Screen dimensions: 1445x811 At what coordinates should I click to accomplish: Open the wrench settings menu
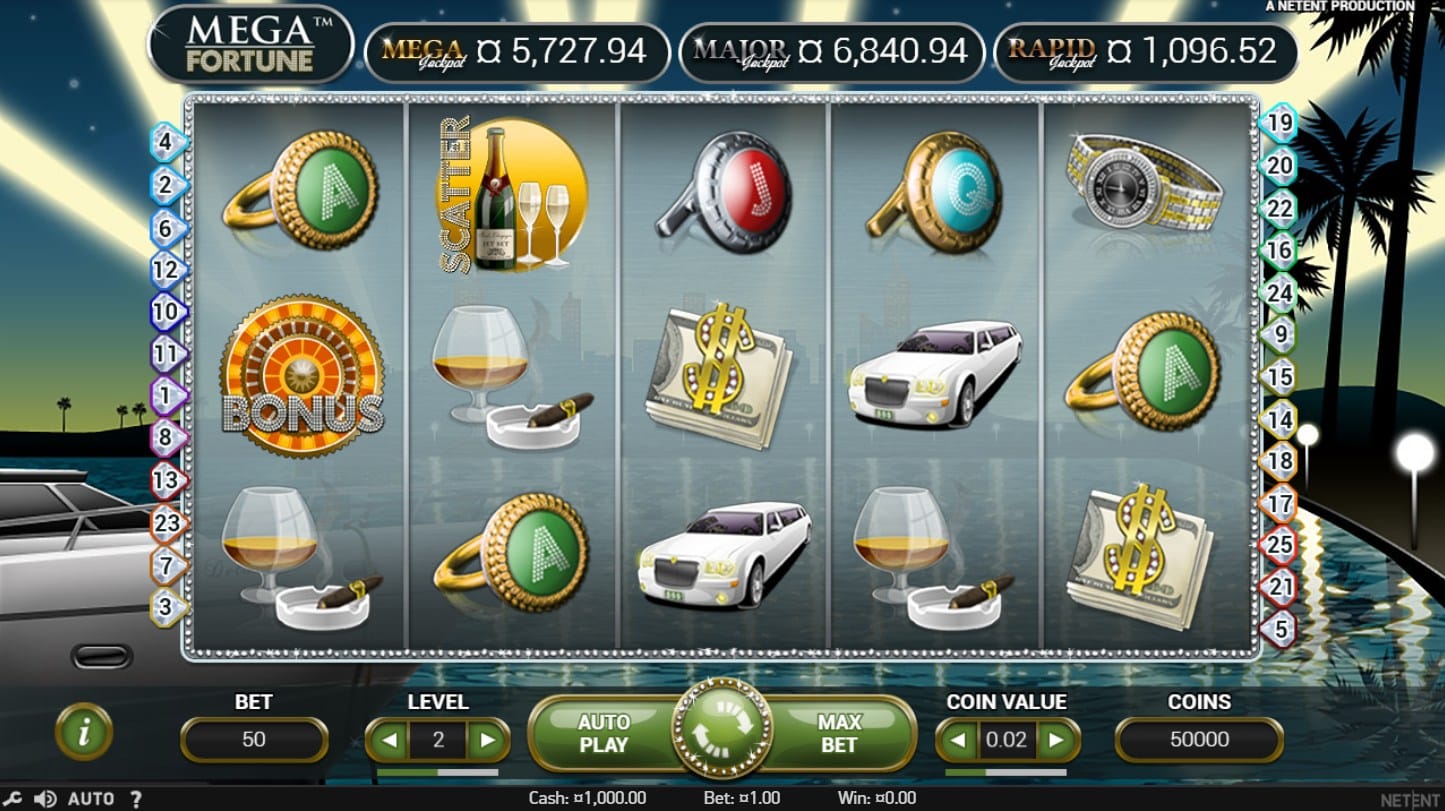point(14,799)
